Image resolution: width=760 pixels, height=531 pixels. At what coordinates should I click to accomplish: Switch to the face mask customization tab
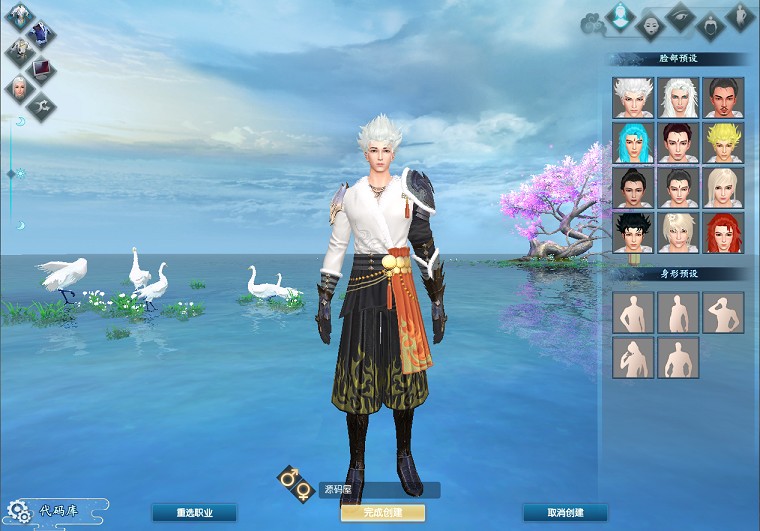coord(651,23)
